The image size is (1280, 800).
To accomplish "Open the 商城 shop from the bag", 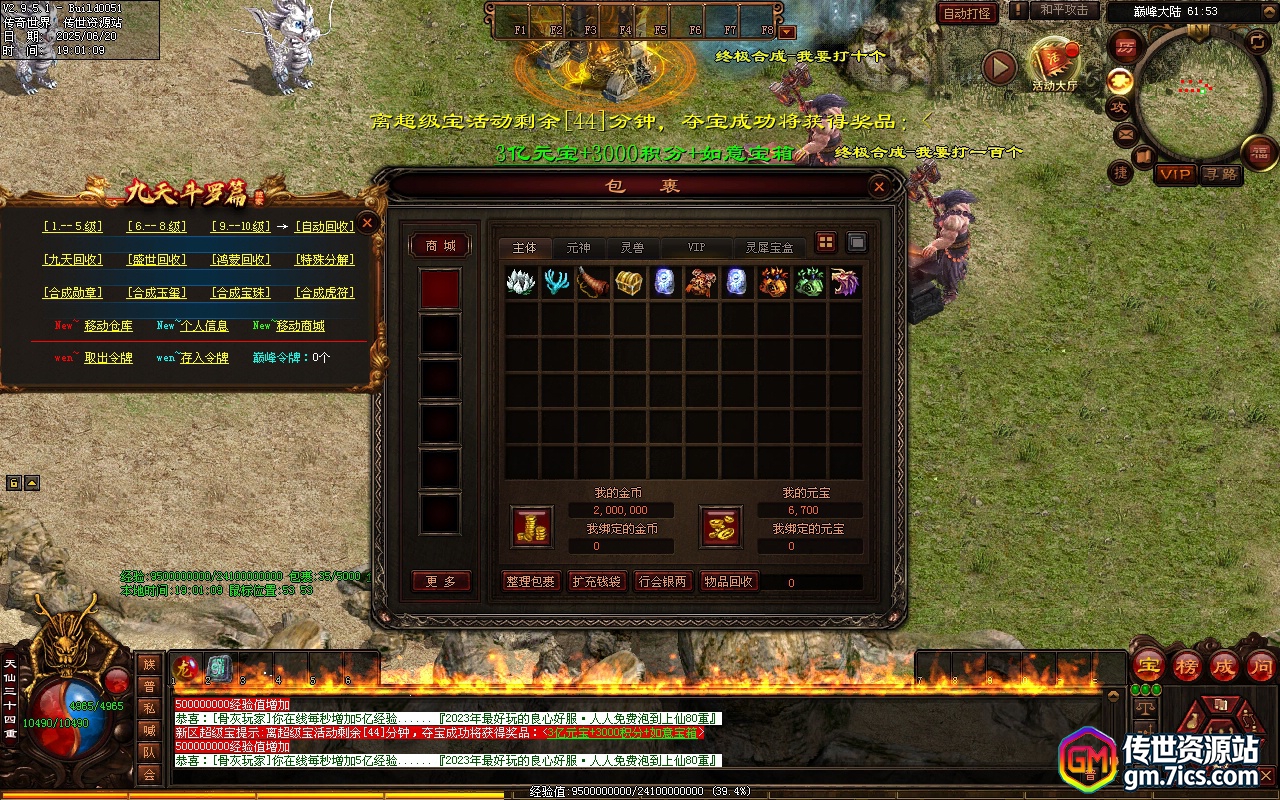I will click(440, 246).
